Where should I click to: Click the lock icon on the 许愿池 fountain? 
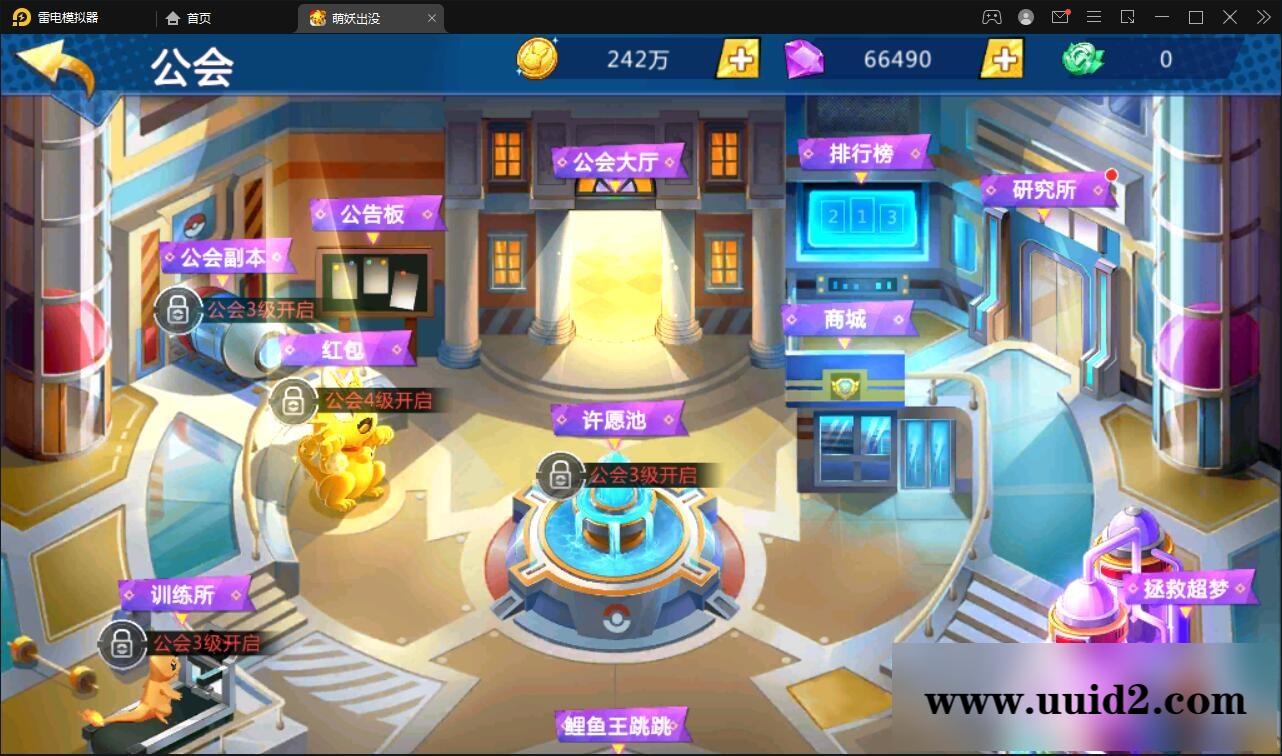562,474
